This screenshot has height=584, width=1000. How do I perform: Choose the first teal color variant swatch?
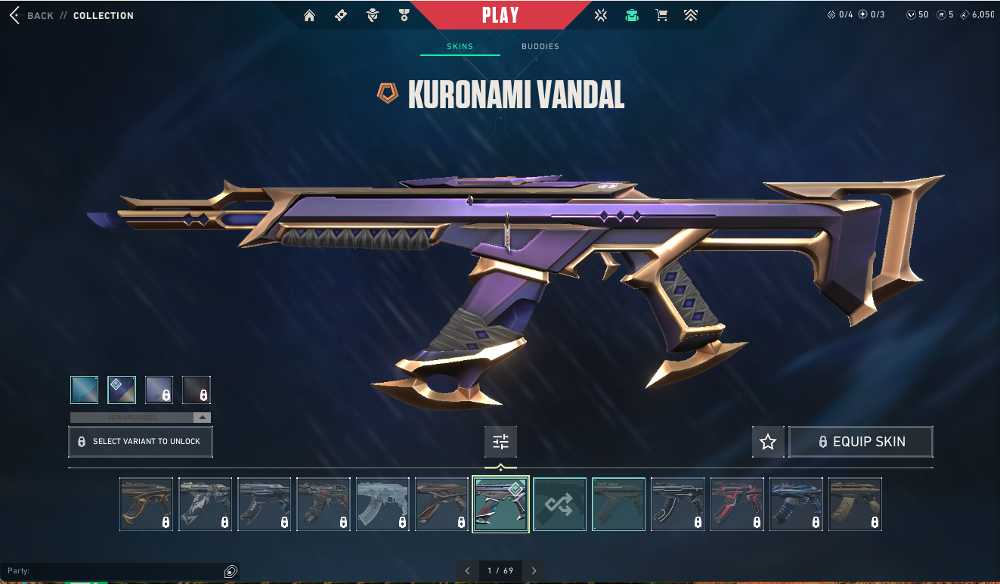click(84, 389)
